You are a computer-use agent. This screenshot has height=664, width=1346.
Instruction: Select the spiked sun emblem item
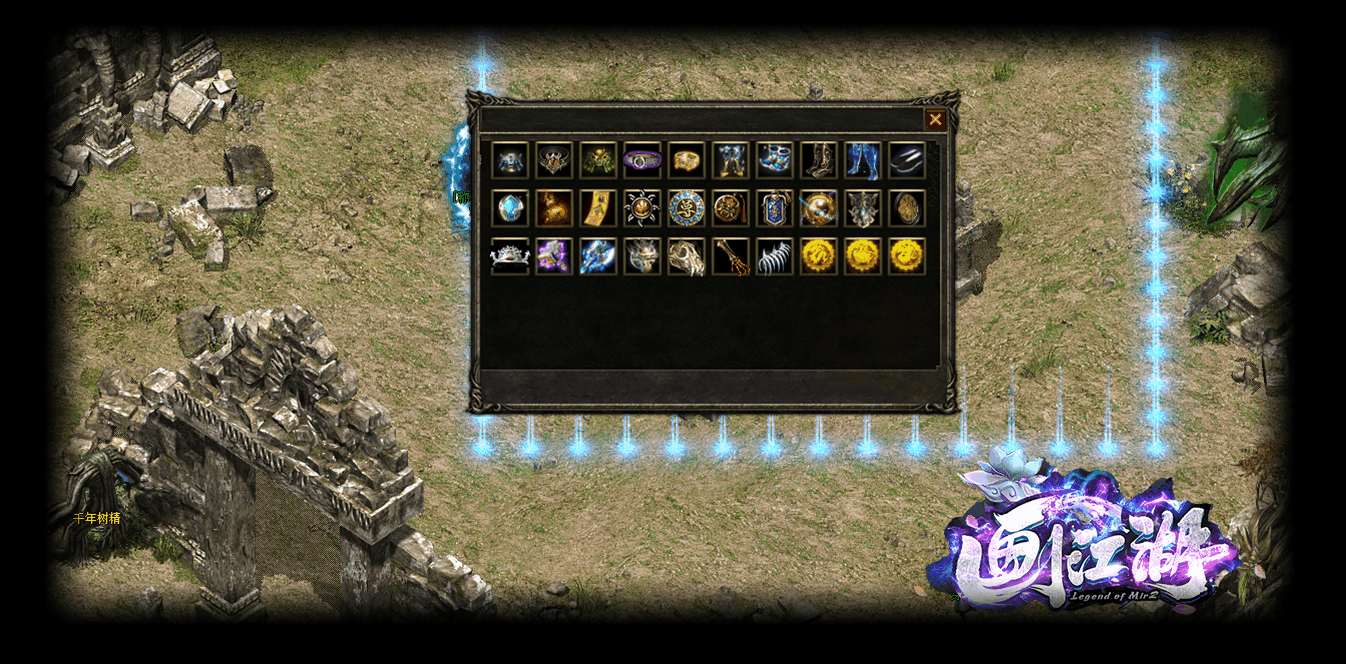(x=642, y=208)
